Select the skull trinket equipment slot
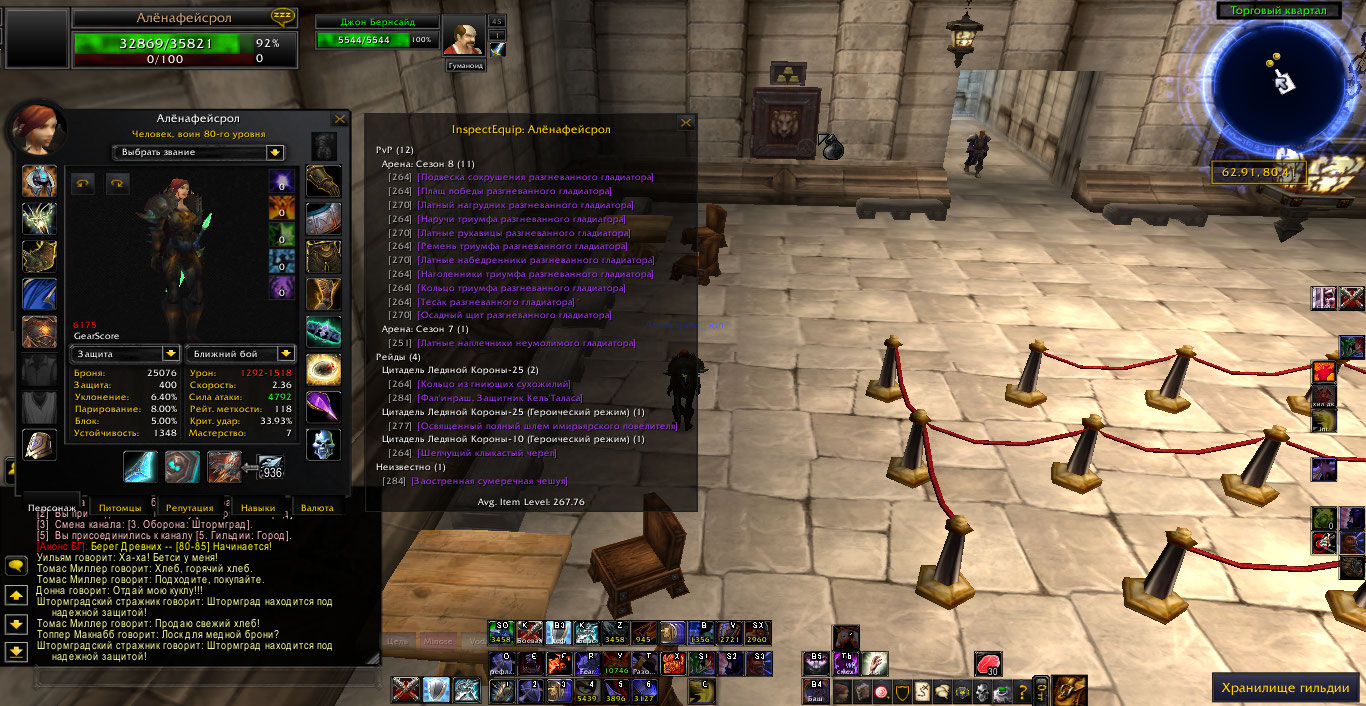 323,444
